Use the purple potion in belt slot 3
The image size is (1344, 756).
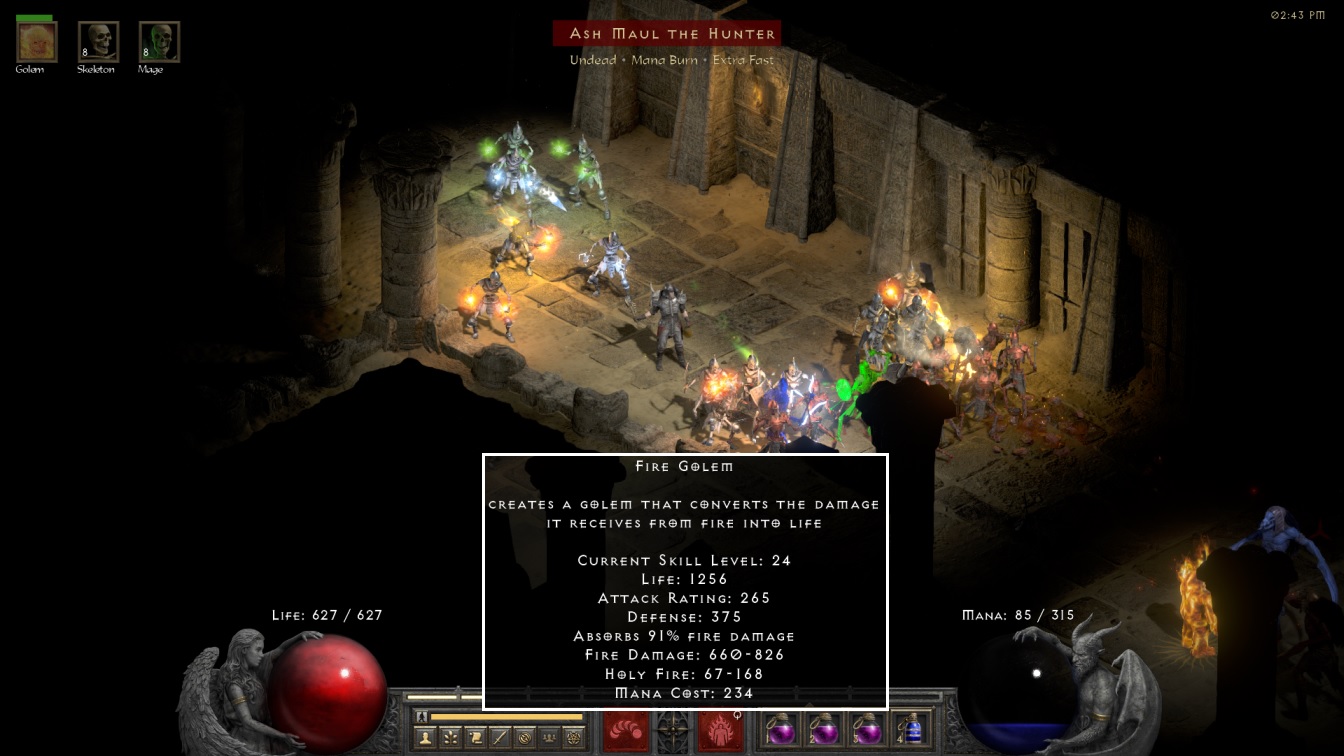click(866, 729)
